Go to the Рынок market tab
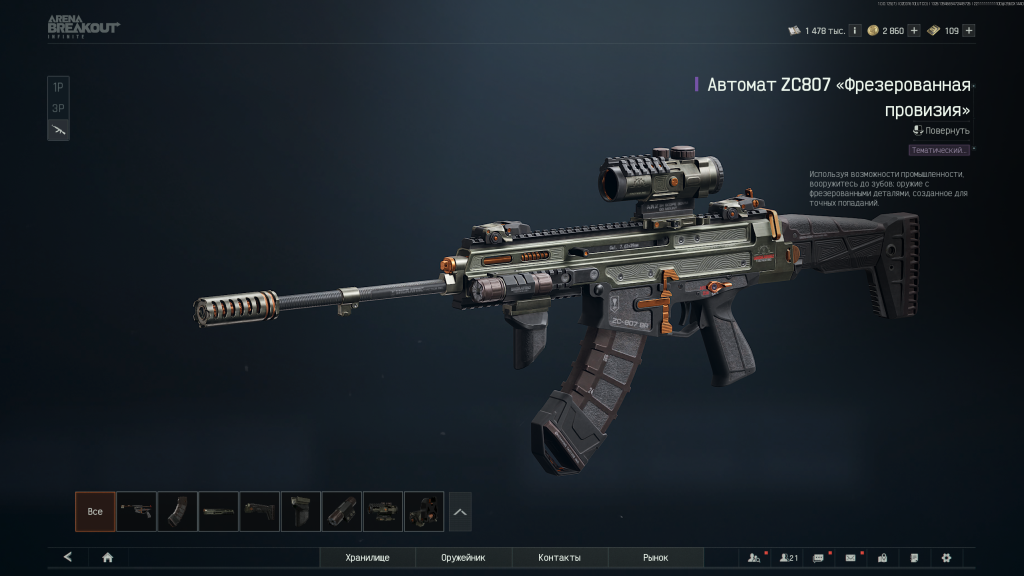This screenshot has height=576, width=1024. [x=655, y=557]
